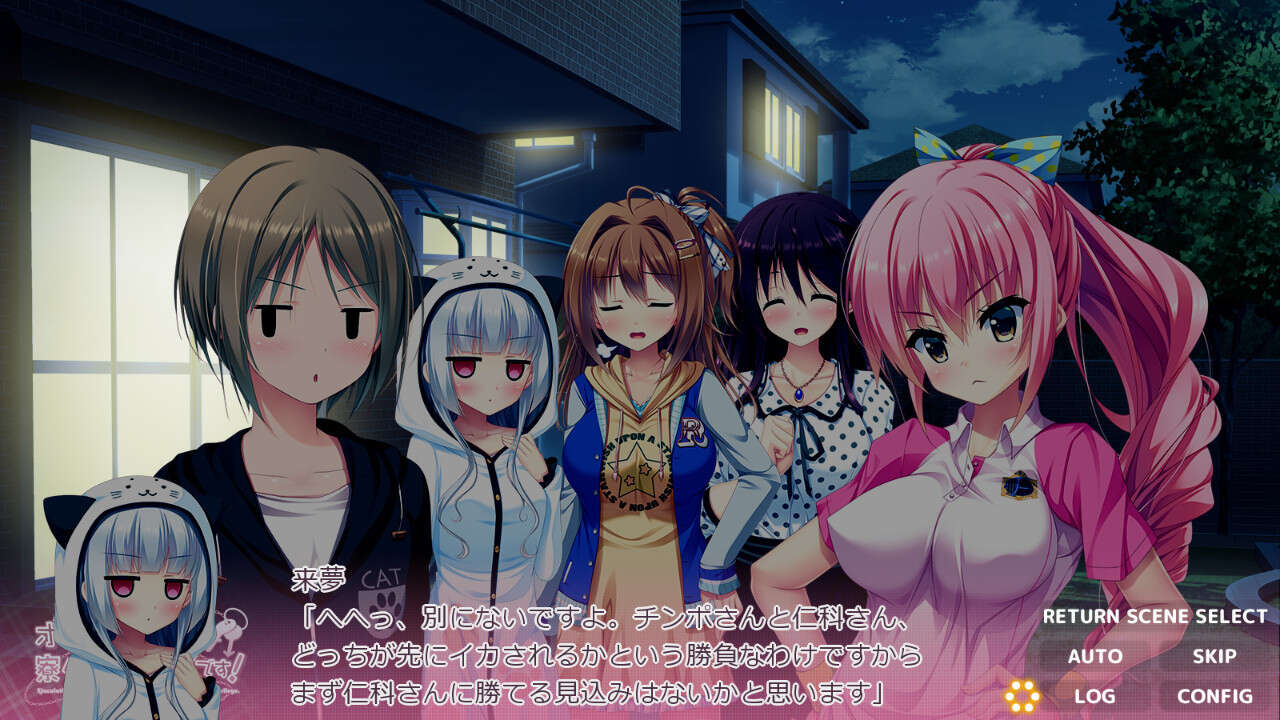Click the keys illustration in the logo
The image size is (1280, 720).
(232, 625)
